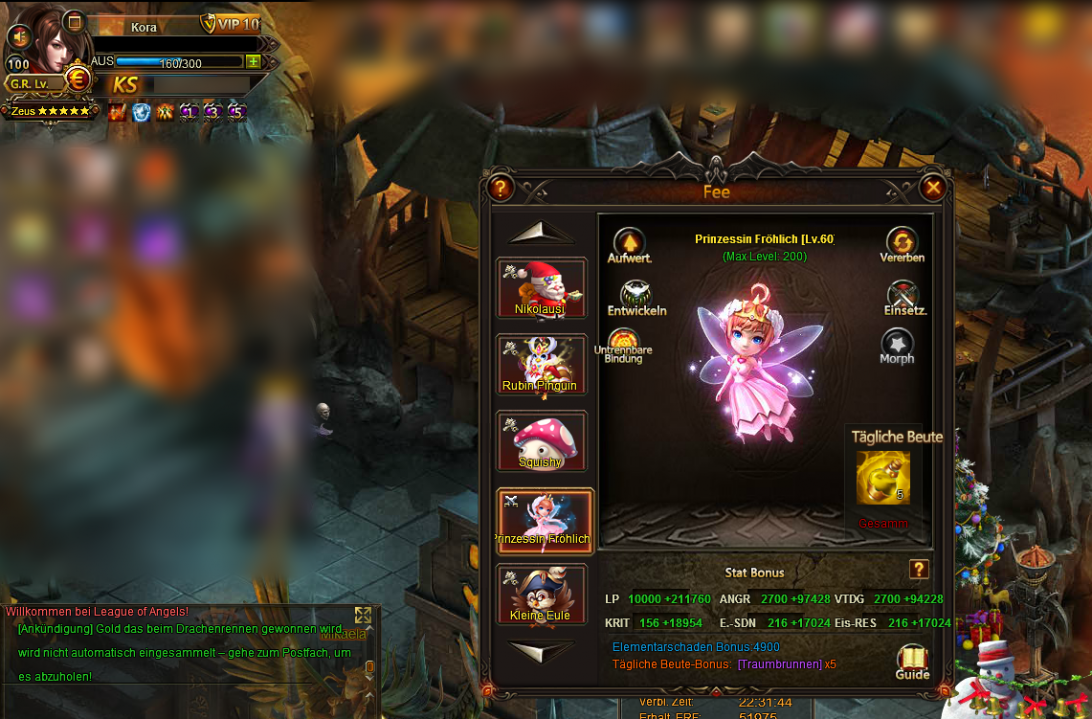
Task: Select the Nikolaus fairy
Action: click(541, 288)
